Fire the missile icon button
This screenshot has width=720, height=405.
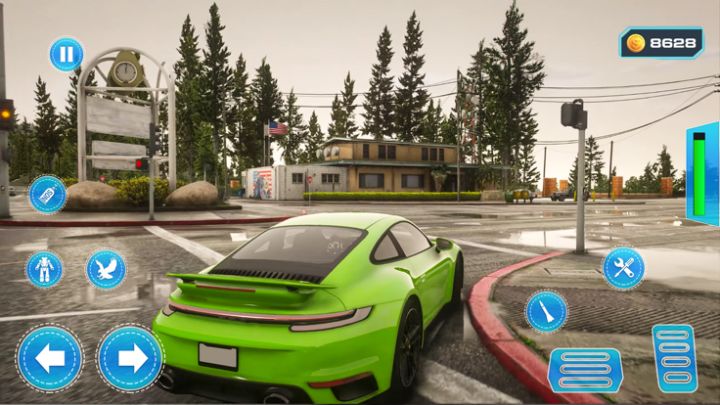tap(546, 311)
